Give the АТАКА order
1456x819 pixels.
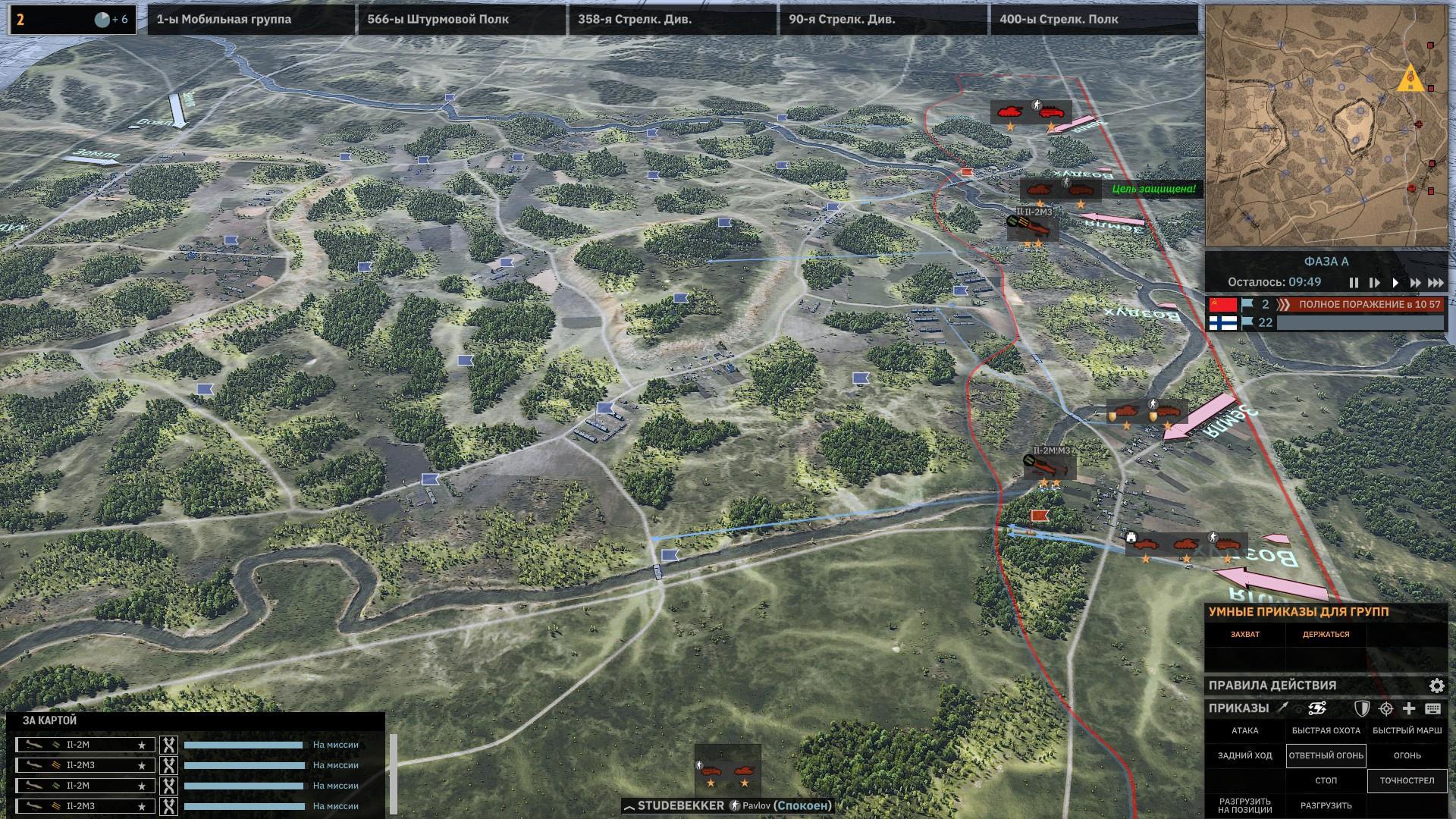point(1245,731)
